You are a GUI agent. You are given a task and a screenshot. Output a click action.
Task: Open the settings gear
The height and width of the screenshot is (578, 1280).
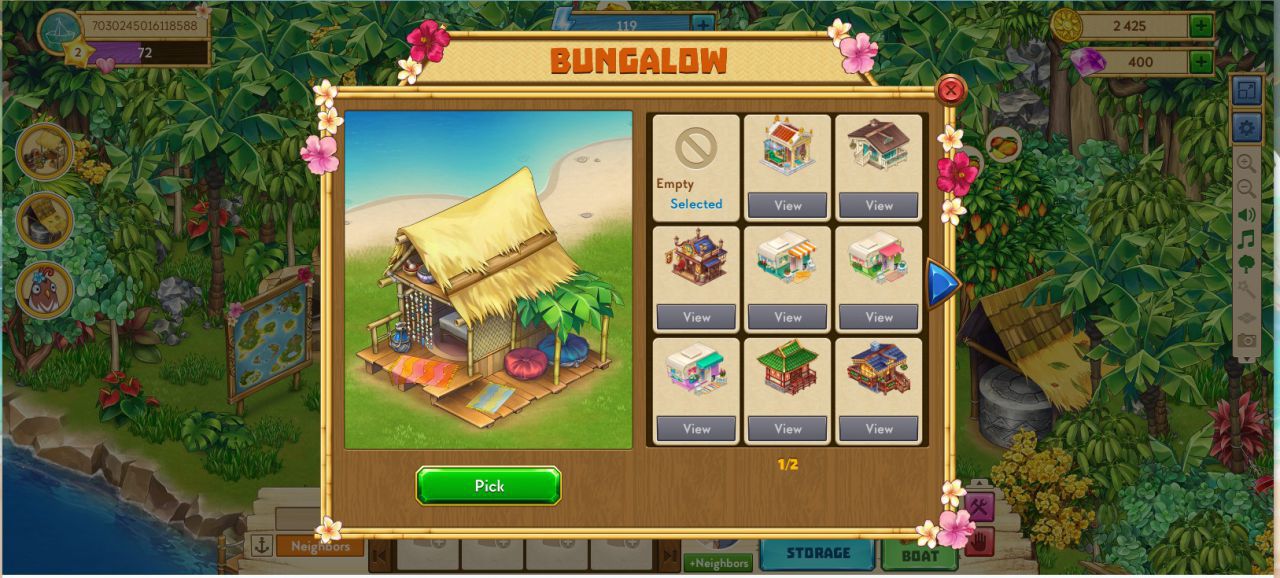(1246, 127)
